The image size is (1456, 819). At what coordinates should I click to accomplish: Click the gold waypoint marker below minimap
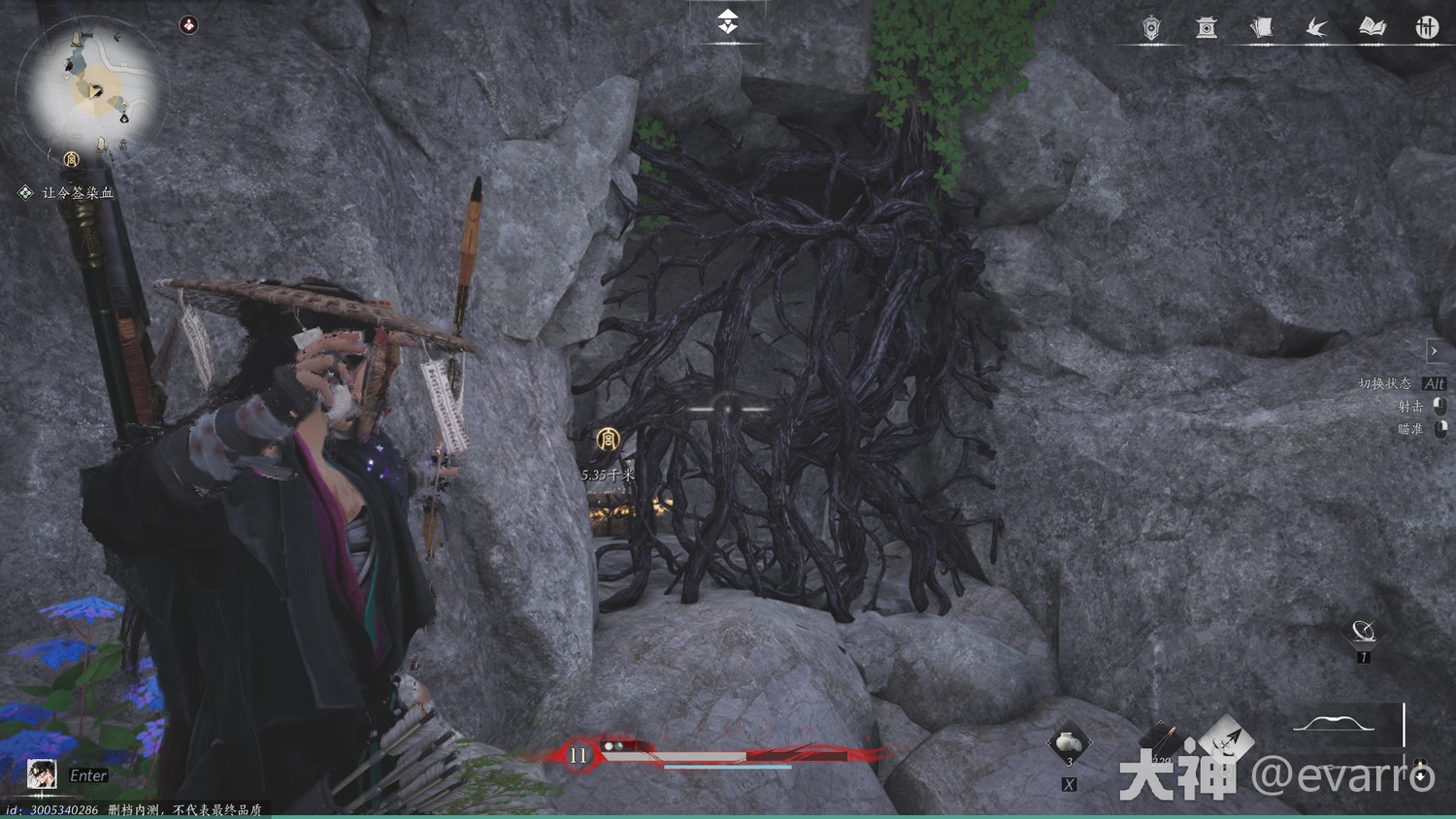tap(71, 159)
